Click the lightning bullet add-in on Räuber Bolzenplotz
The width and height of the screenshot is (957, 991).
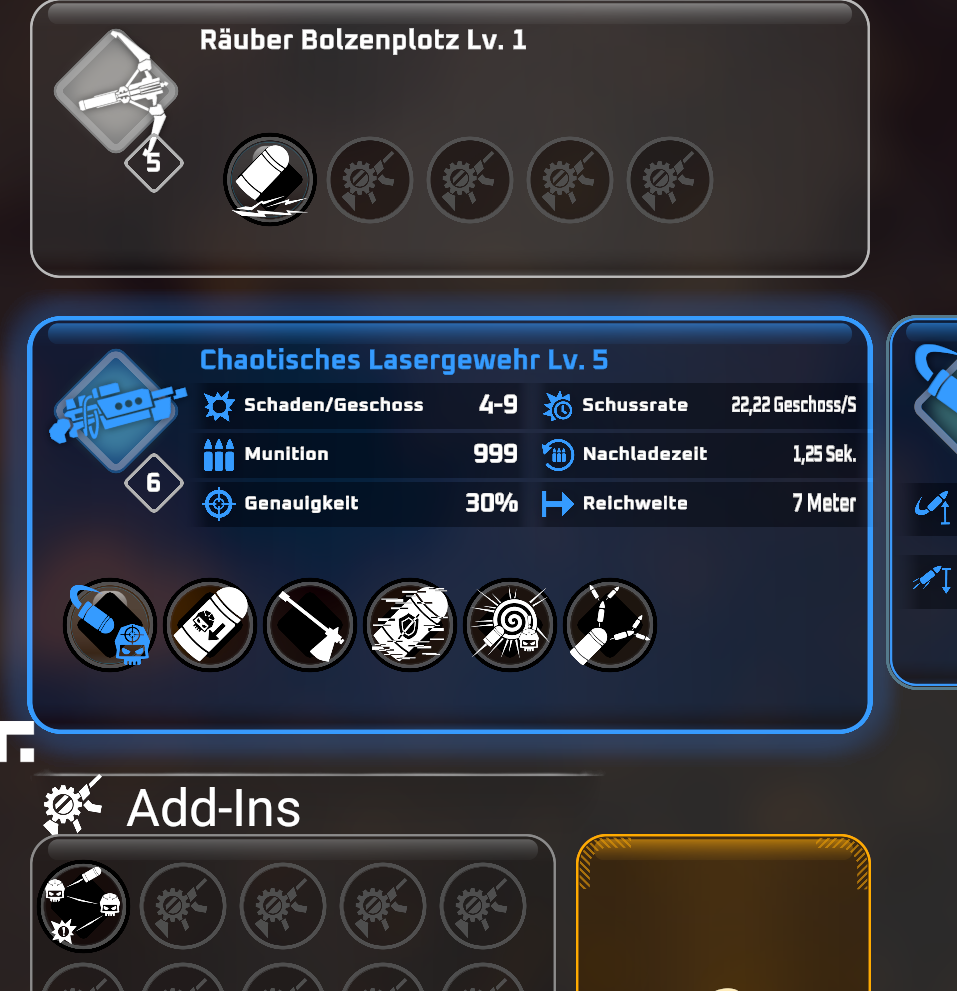(269, 180)
